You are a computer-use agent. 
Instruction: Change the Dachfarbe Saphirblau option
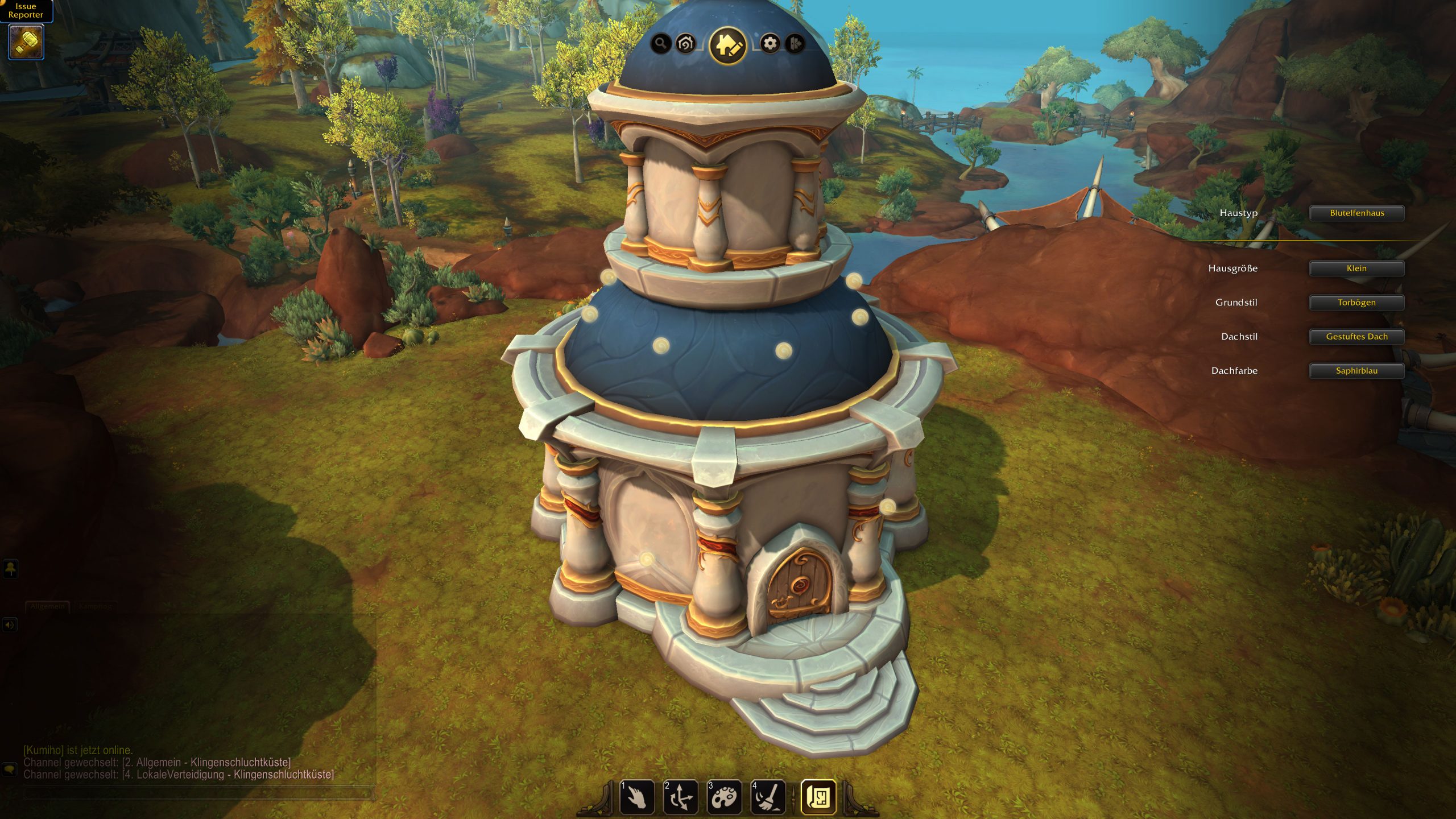1356,371
